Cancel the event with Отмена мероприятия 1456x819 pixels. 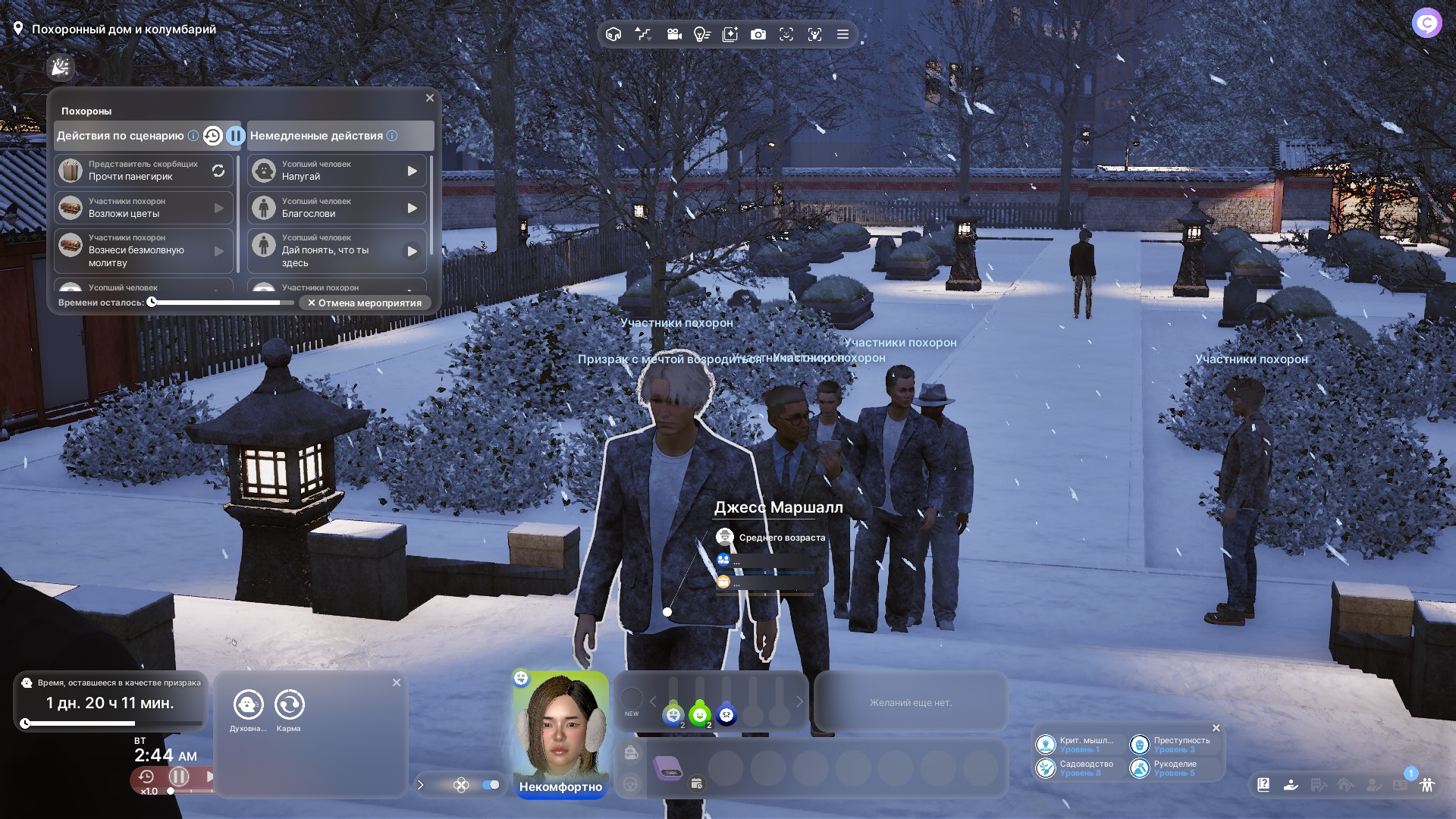(x=365, y=303)
